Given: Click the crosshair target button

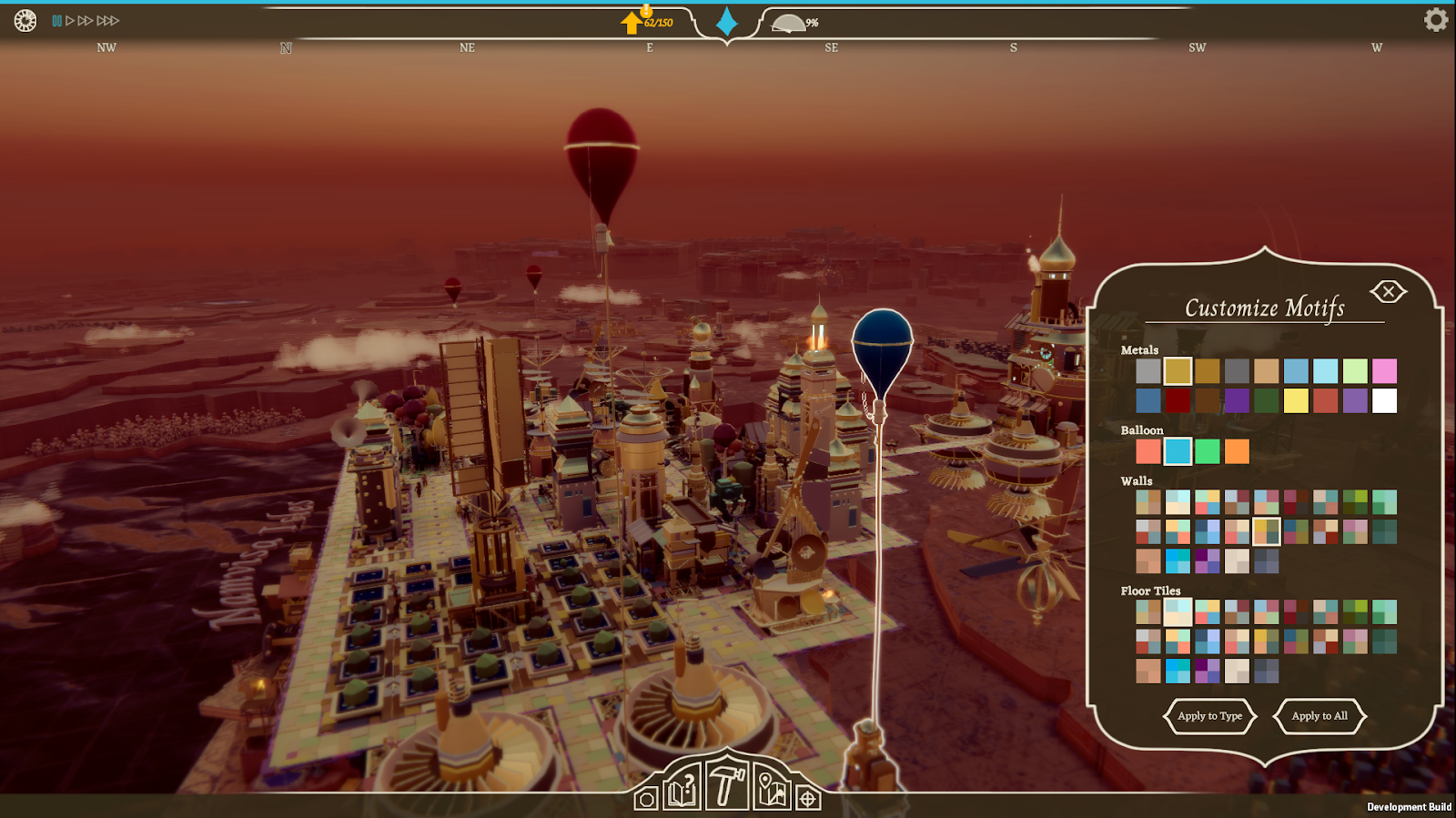Looking at the screenshot, I should click(807, 799).
